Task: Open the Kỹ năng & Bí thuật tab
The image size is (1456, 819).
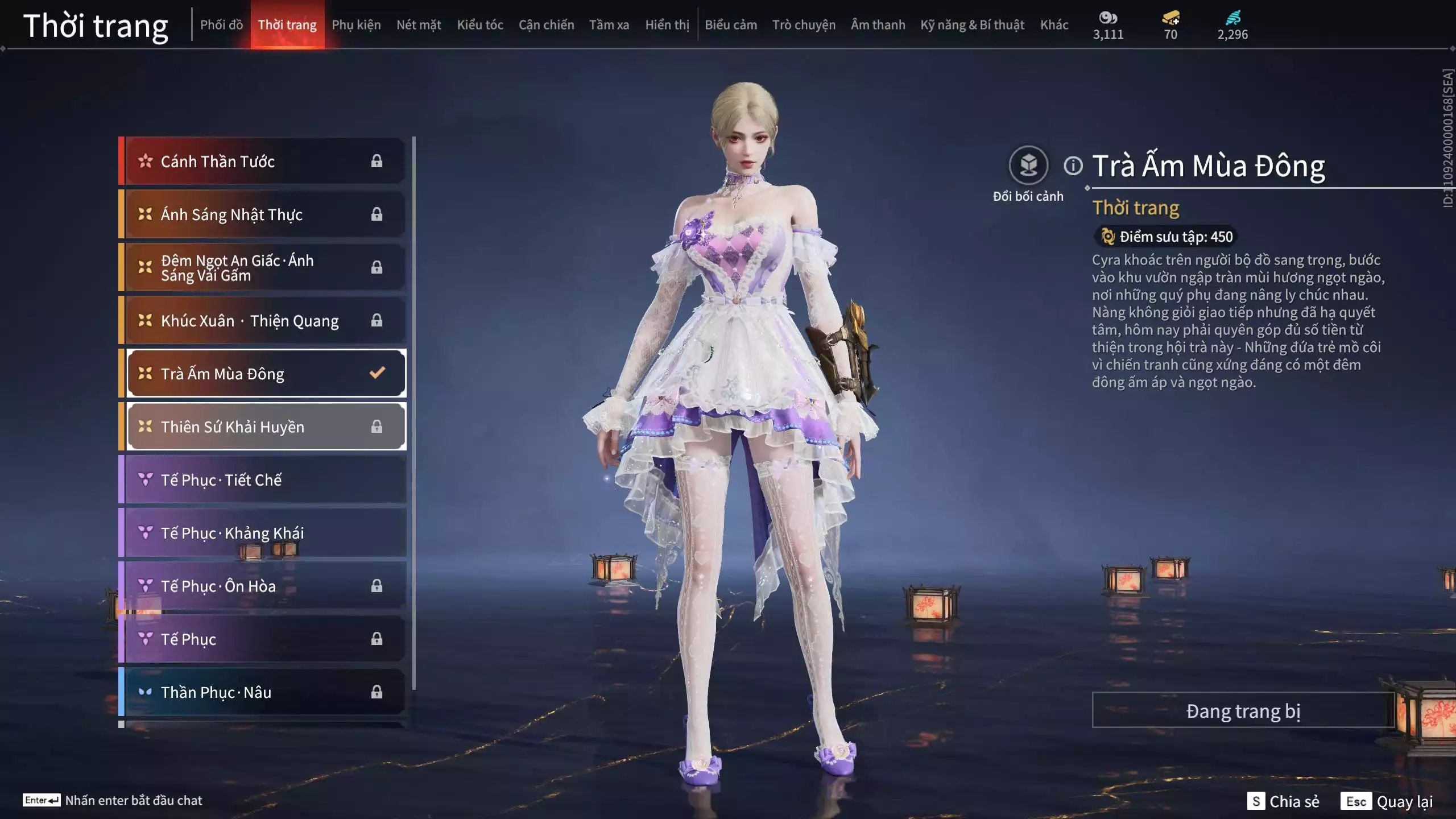Action: [x=972, y=25]
